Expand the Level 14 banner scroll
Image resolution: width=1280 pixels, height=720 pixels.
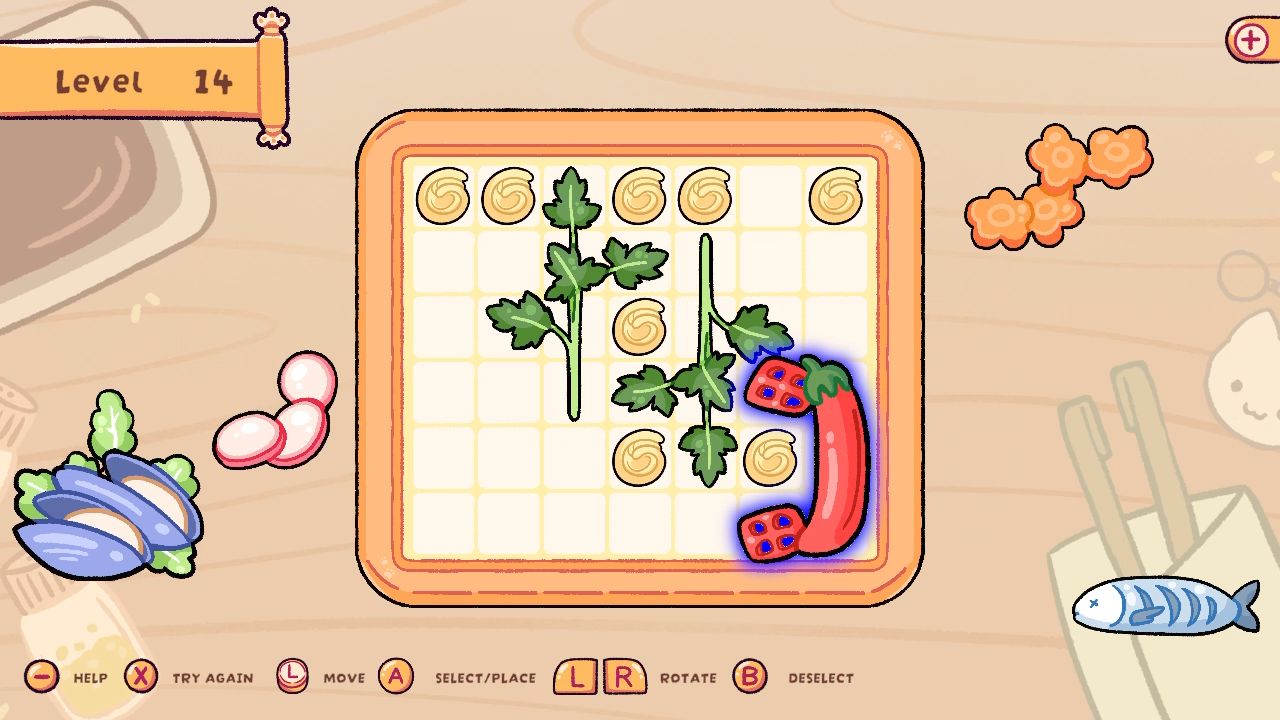140,80
